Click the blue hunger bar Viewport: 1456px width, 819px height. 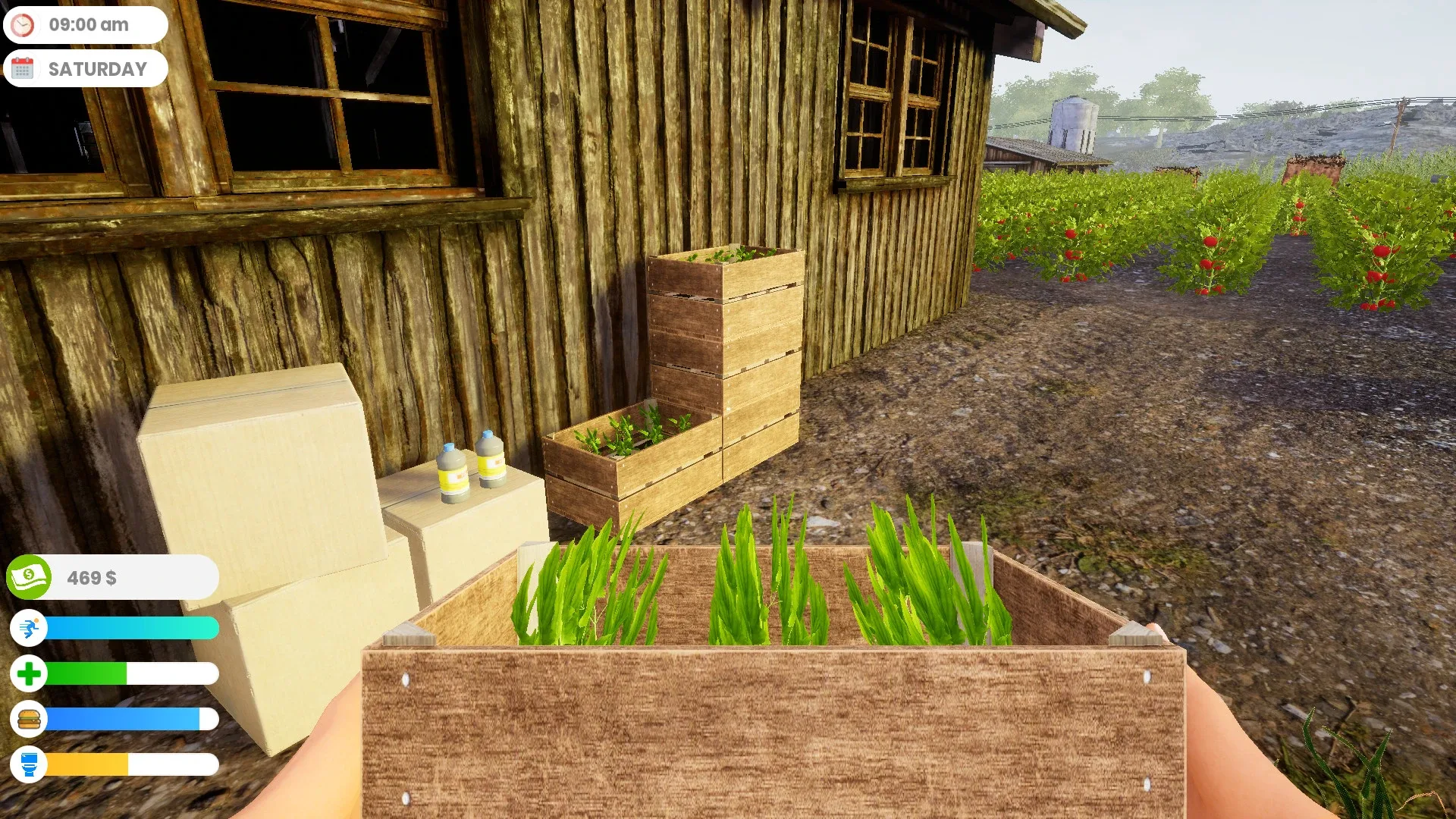click(121, 719)
